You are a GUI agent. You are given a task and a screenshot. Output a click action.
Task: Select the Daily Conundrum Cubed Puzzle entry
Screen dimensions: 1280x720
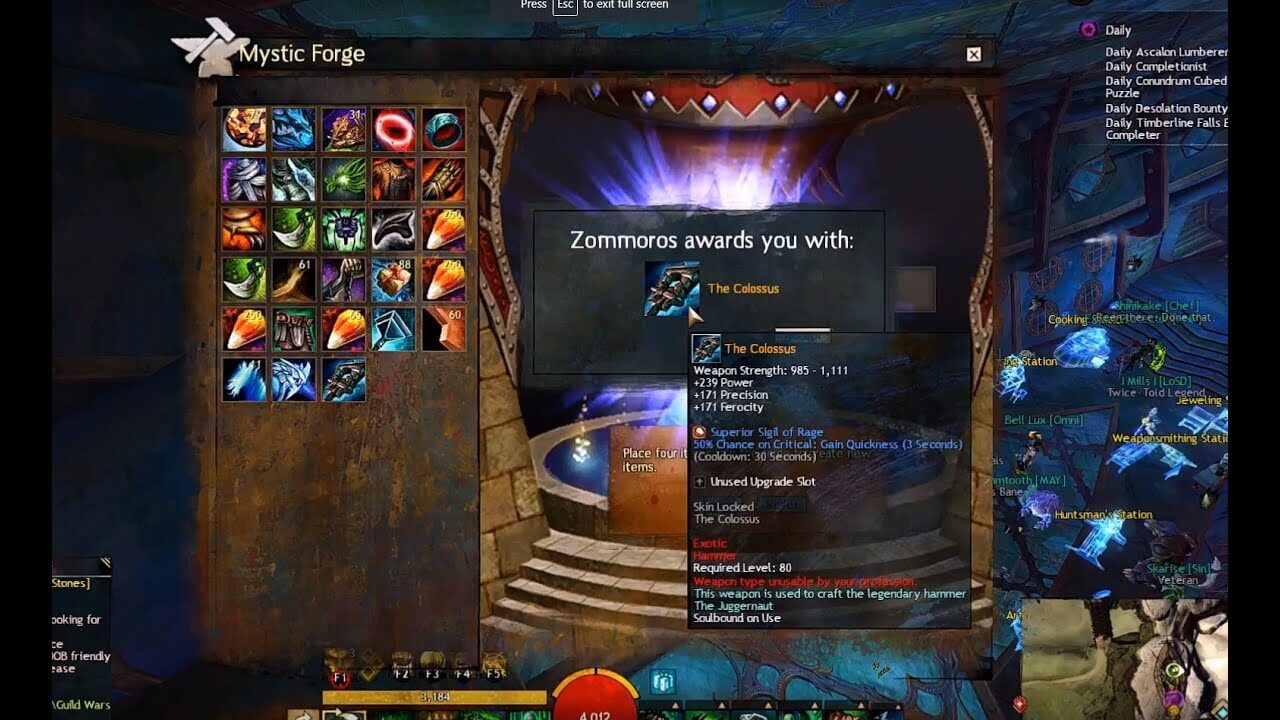pyautogui.click(x=1165, y=81)
